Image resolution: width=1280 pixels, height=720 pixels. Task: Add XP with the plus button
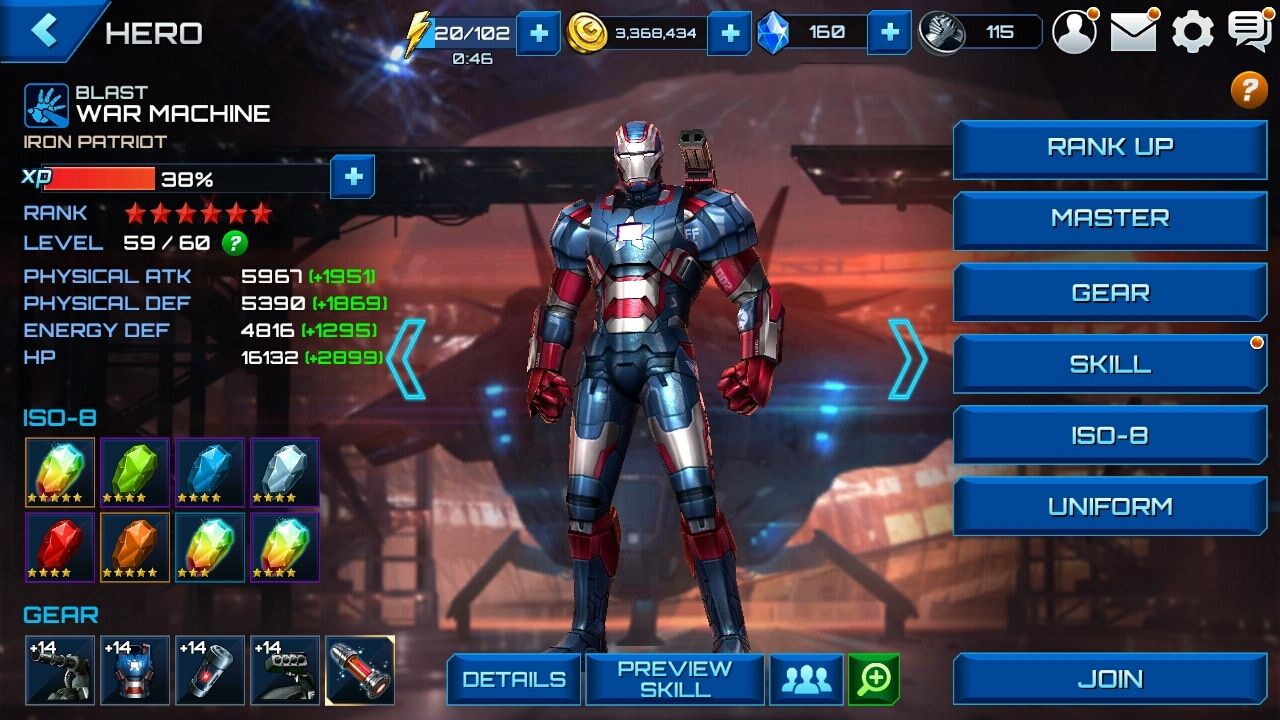pos(353,178)
